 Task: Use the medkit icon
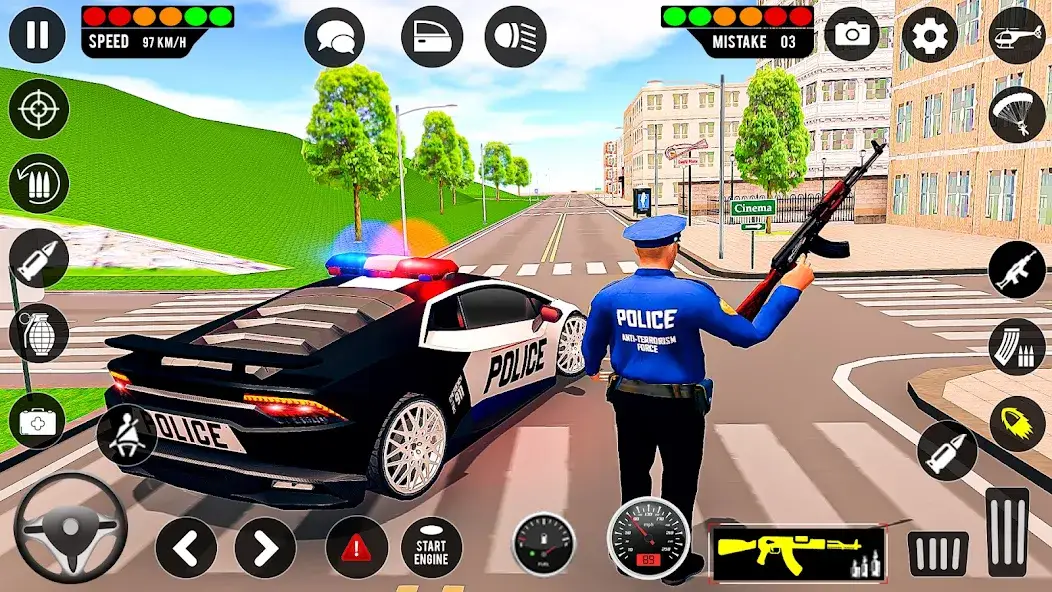point(38,421)
